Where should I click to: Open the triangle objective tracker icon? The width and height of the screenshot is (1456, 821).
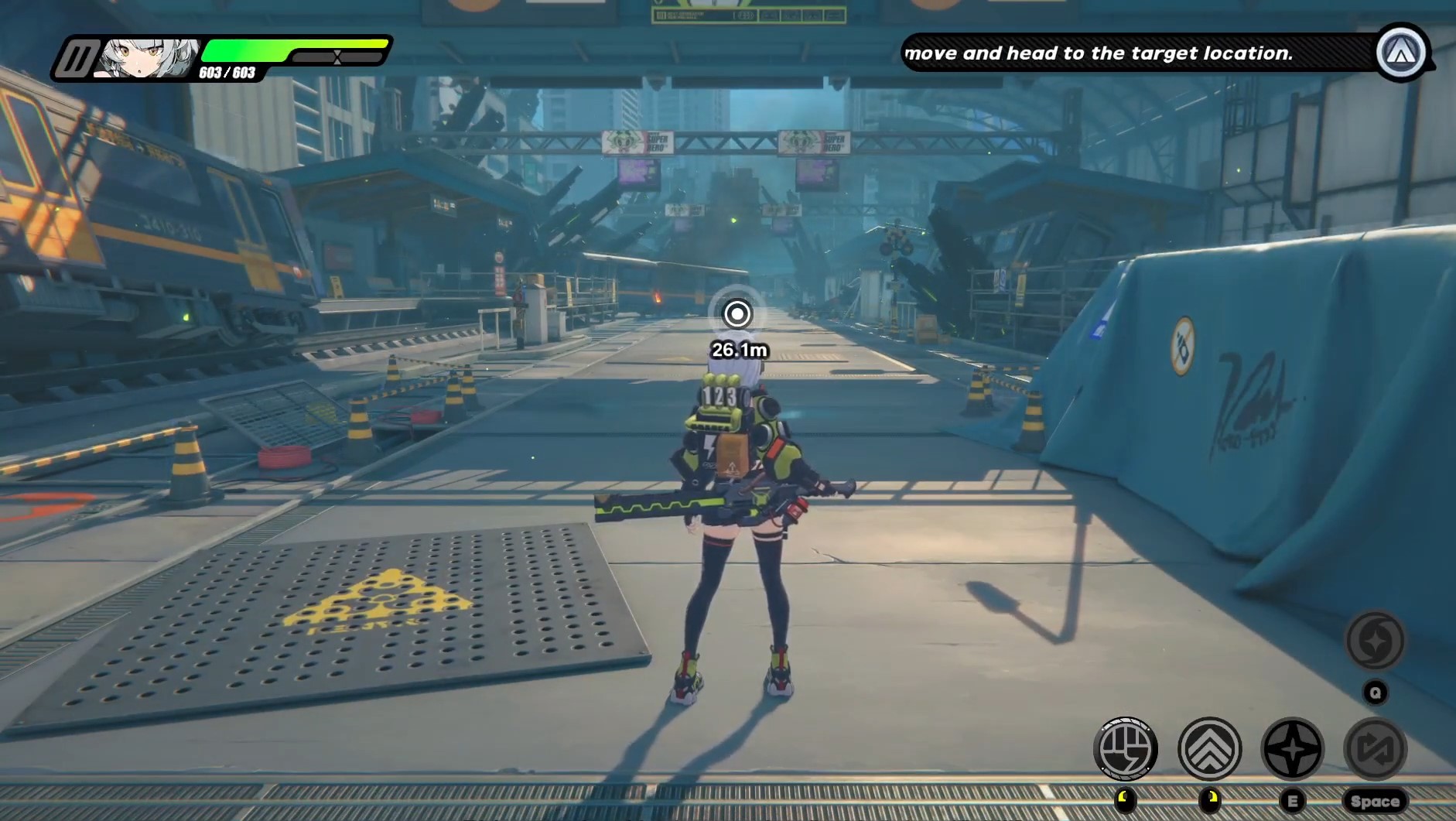click(x=1401, y=53)
